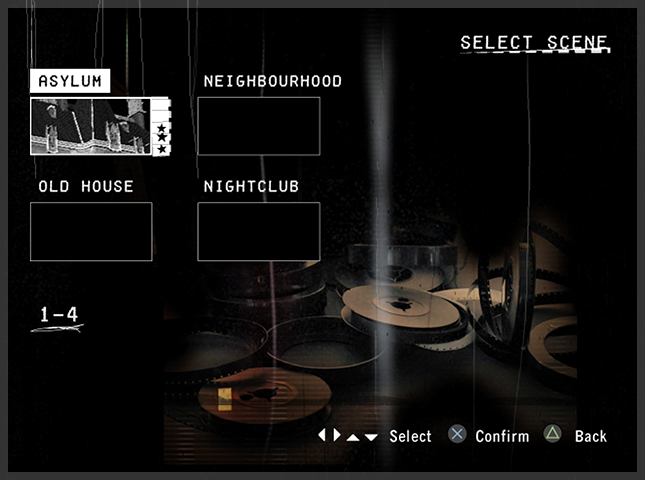Choose the Neighbourhood scene tile
The image size is (645, 480).
point(258,126)
